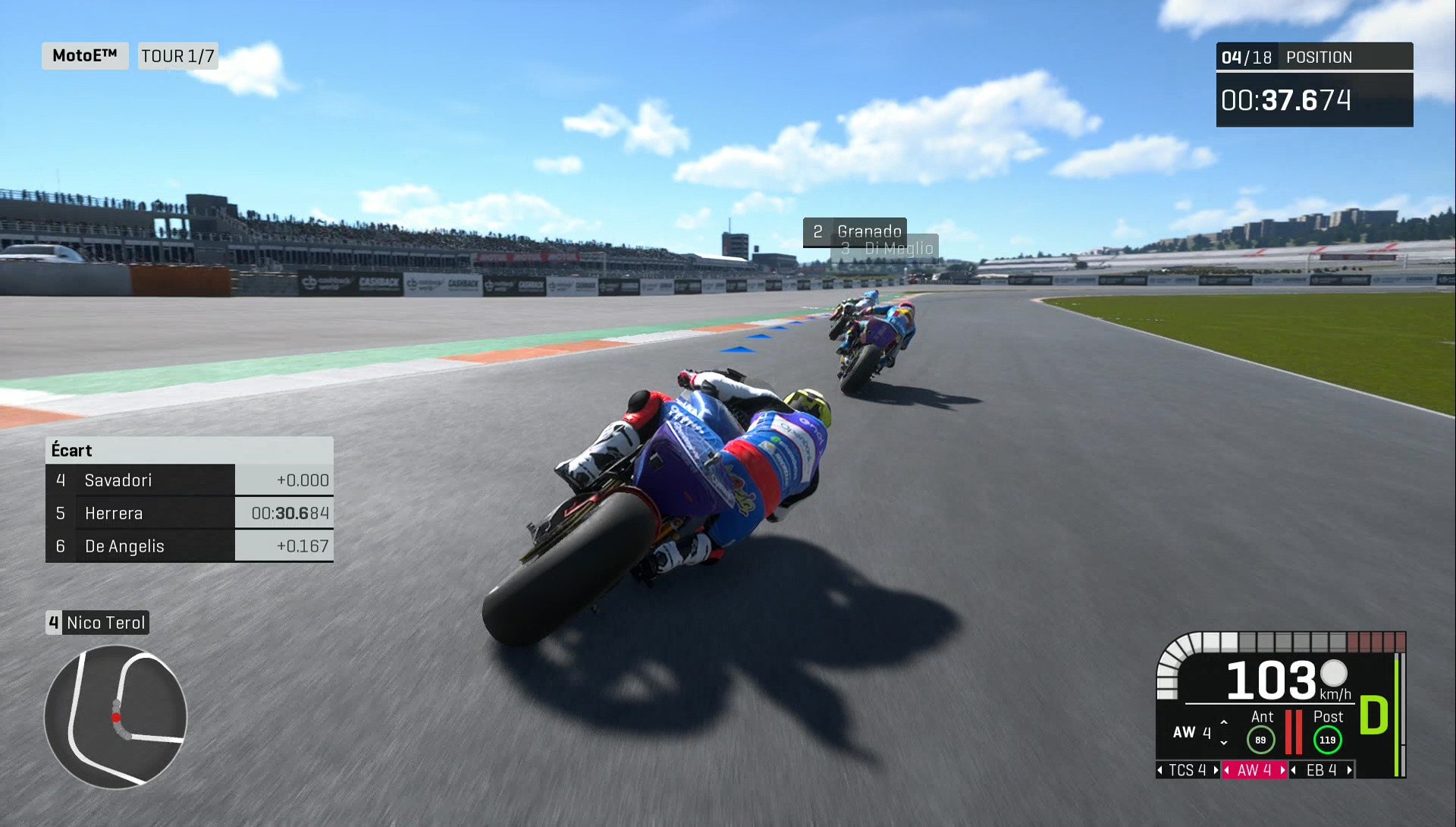Screen dimensions: 1456x827
Task: Click the green D gear indicator
Action: (1373, 713)
